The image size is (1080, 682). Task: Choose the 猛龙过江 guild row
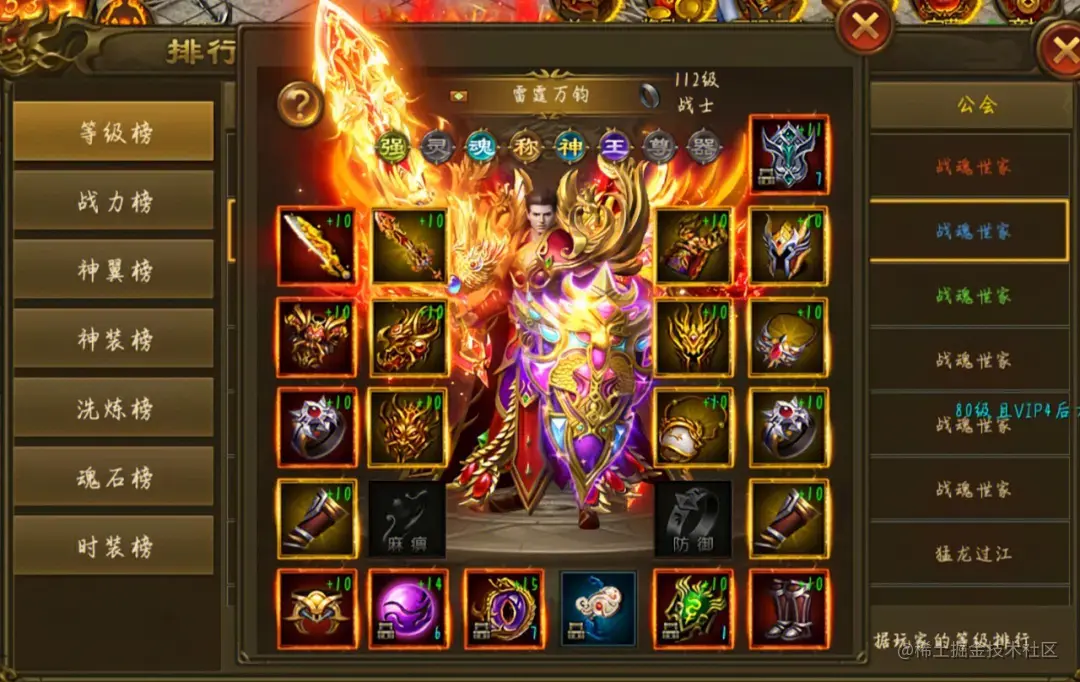[x=972, y=553]
